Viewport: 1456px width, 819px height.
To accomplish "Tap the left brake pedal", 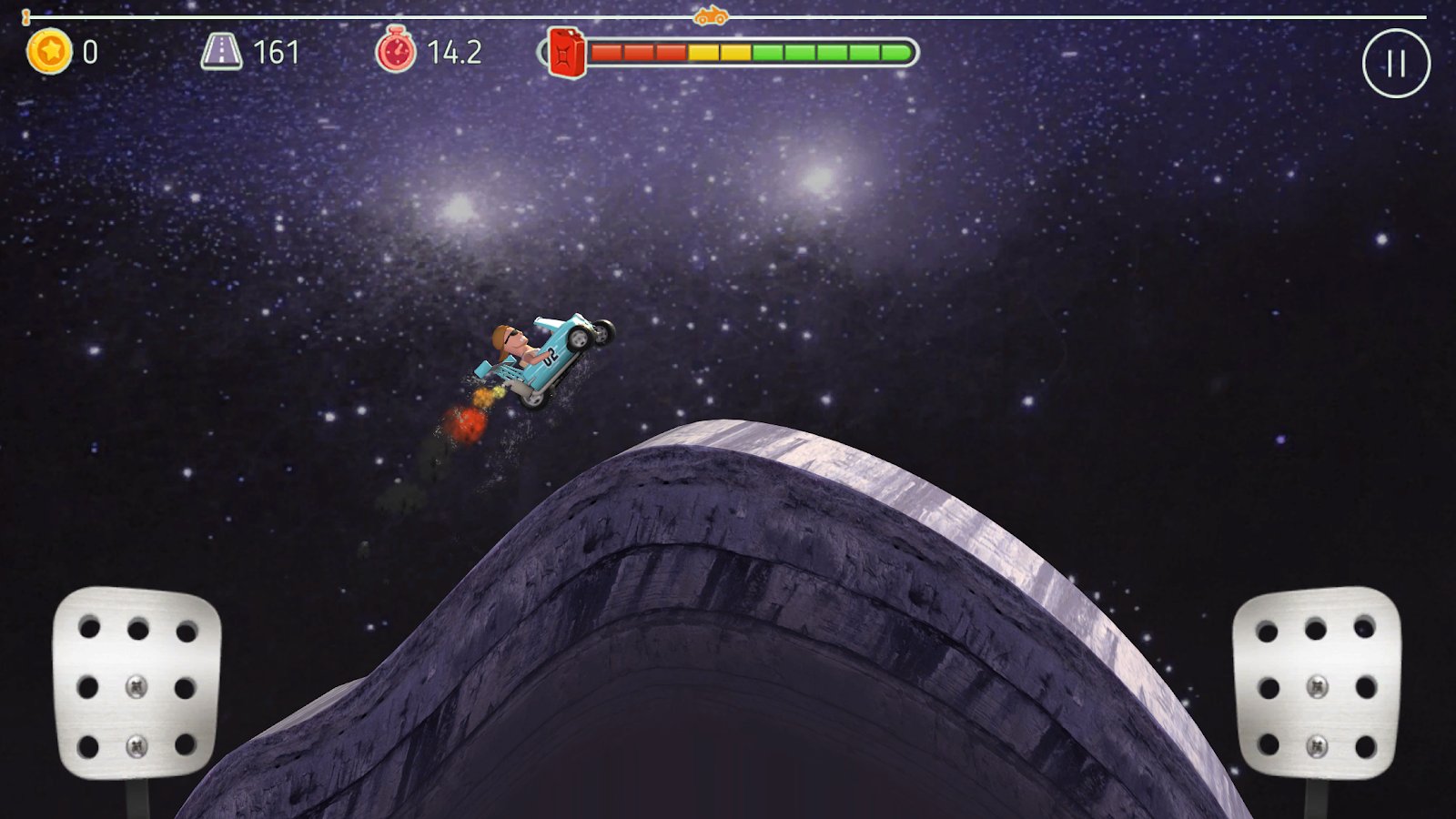I will coord(136,682).
